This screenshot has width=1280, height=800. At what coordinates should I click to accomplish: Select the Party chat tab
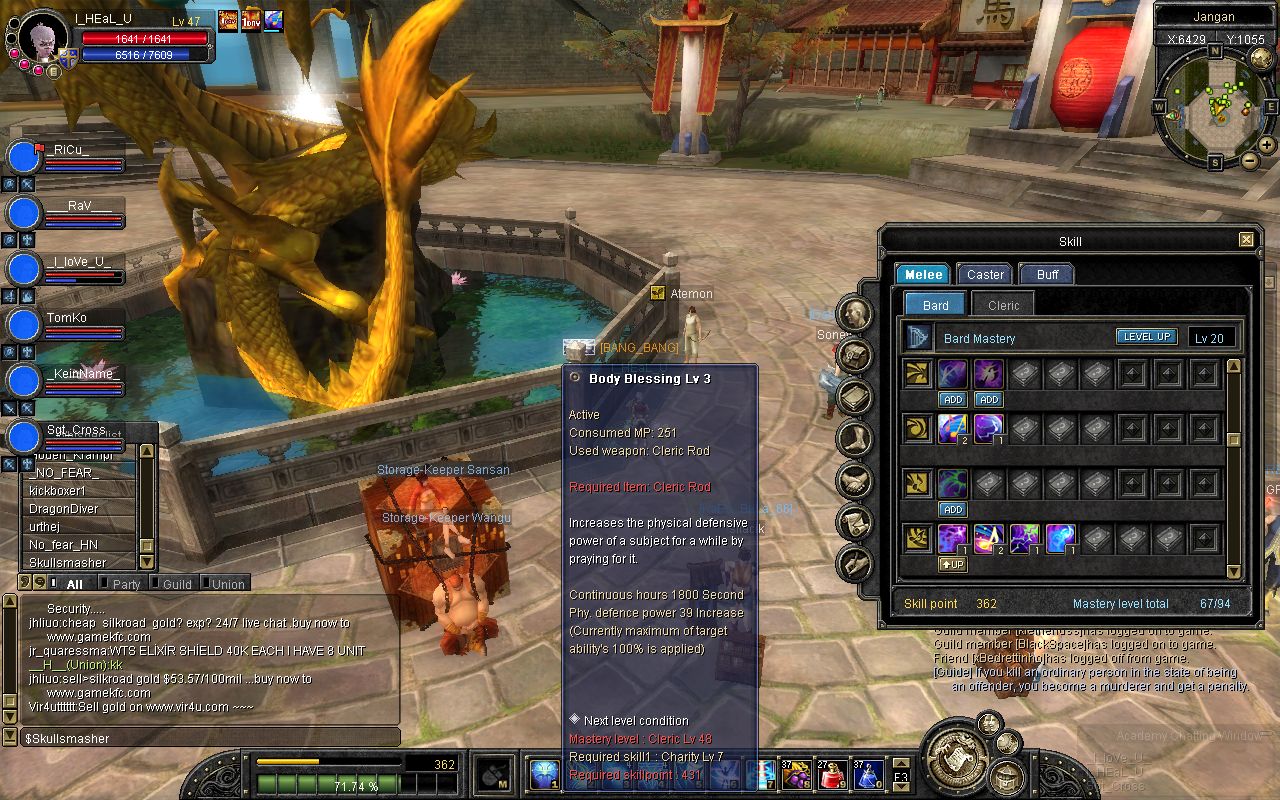126,584
